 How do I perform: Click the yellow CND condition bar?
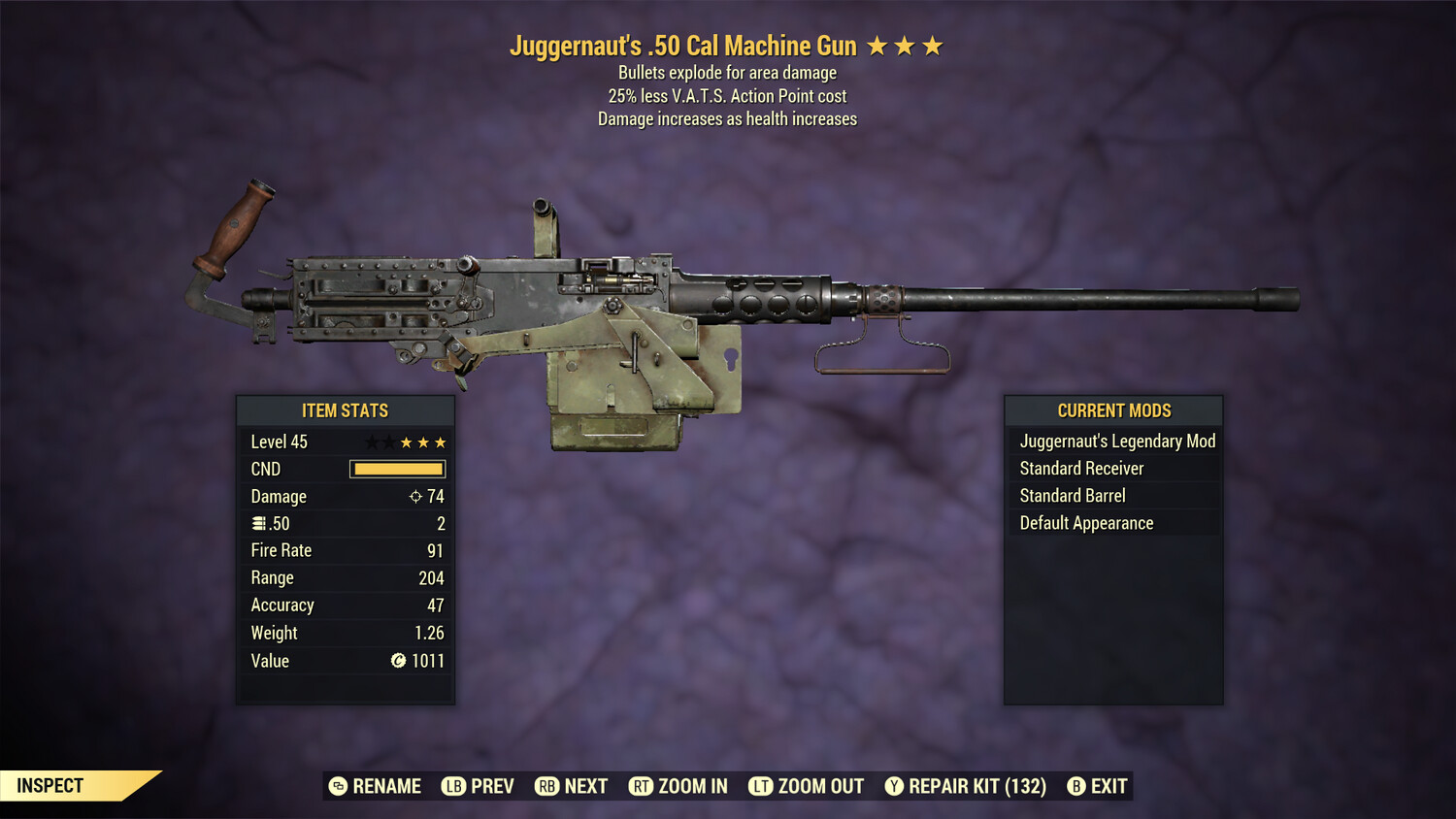[x=397, y=469]
